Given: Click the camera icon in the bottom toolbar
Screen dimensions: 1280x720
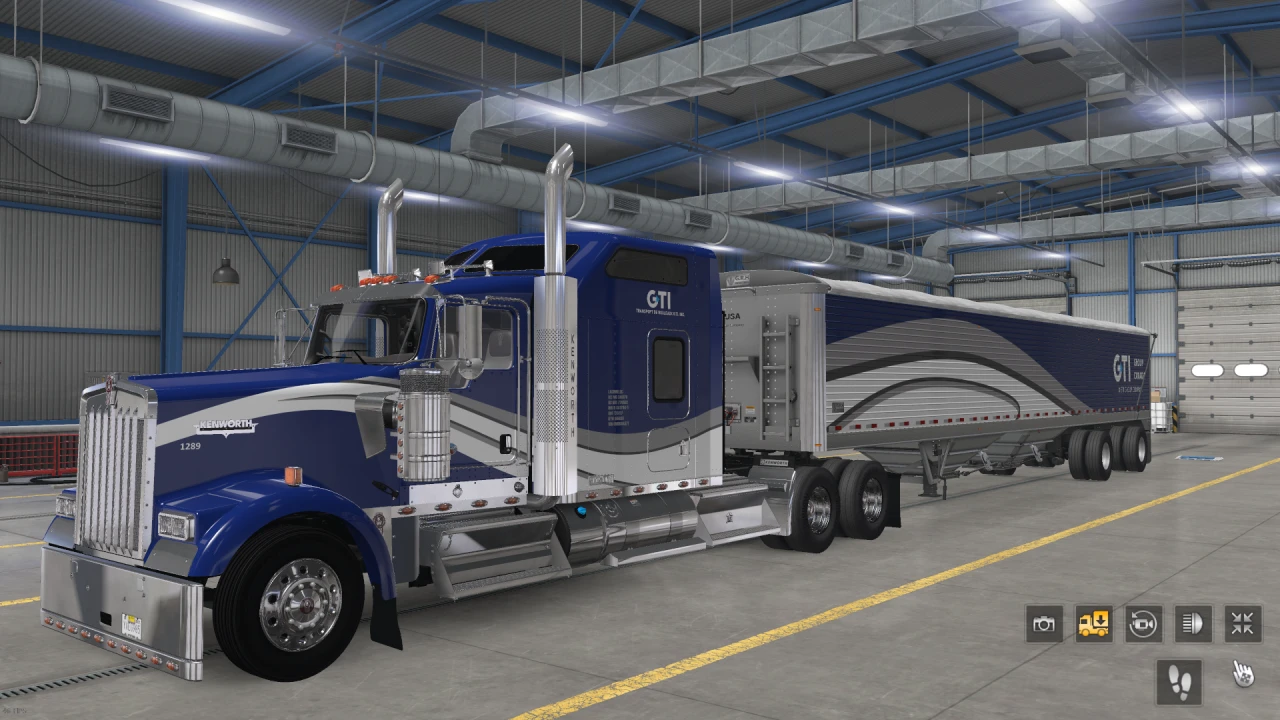Looking at the screenshot, I should coord(1044,624).
